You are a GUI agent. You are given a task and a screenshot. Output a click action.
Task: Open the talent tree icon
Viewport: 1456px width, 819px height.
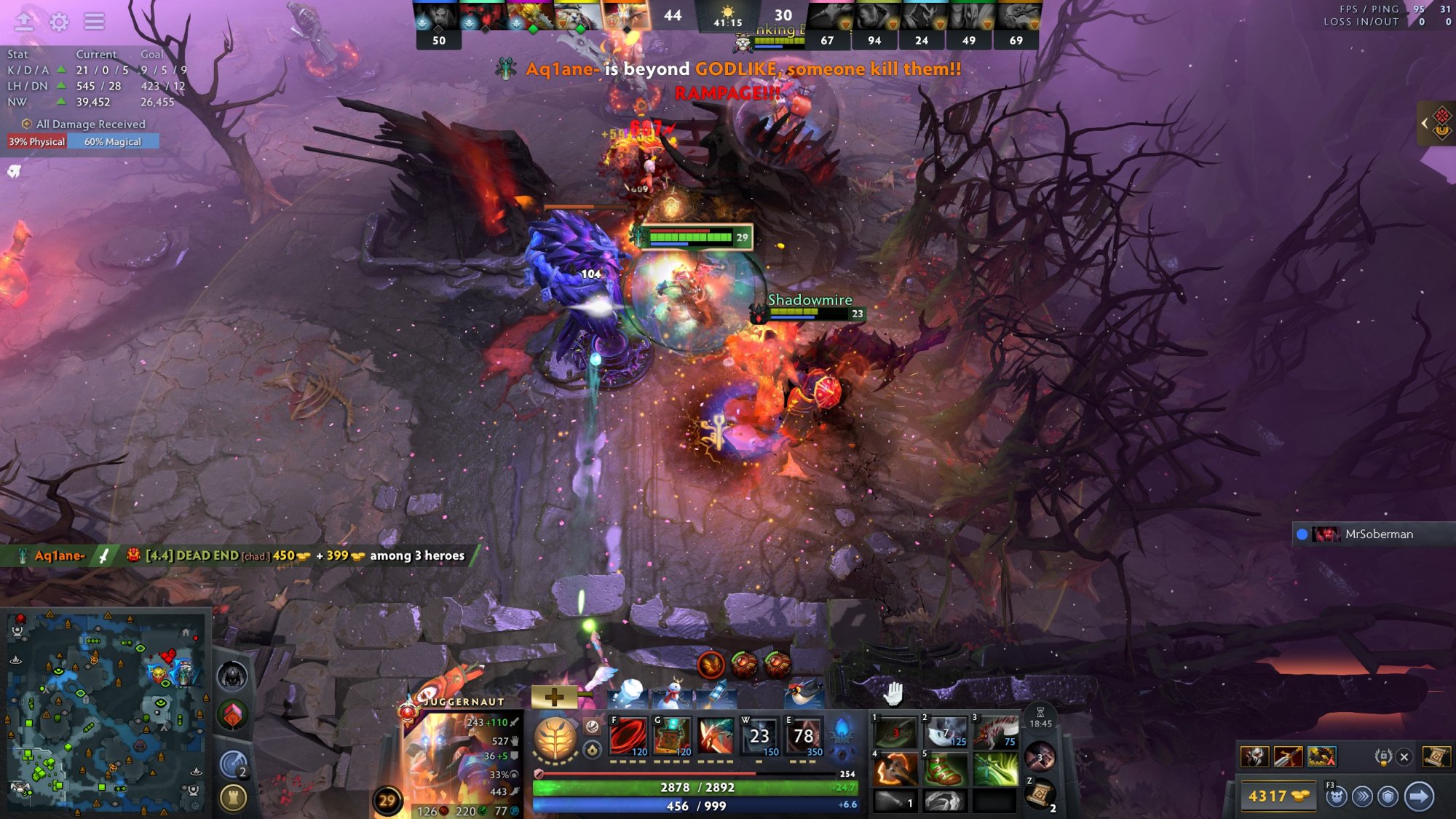[555, 739]
